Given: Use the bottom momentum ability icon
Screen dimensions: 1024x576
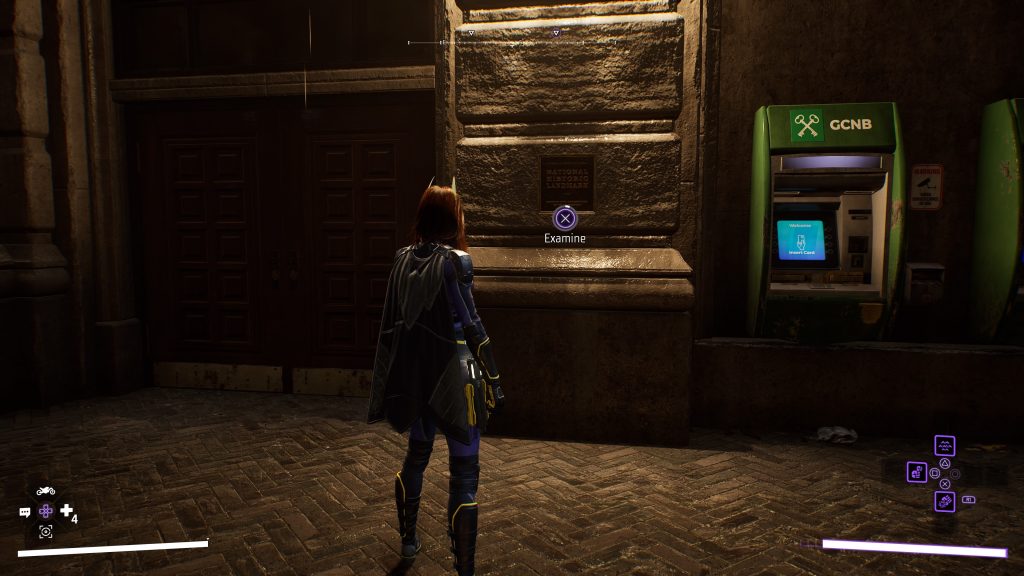Looking at the screenshot, I should point(944,500).
